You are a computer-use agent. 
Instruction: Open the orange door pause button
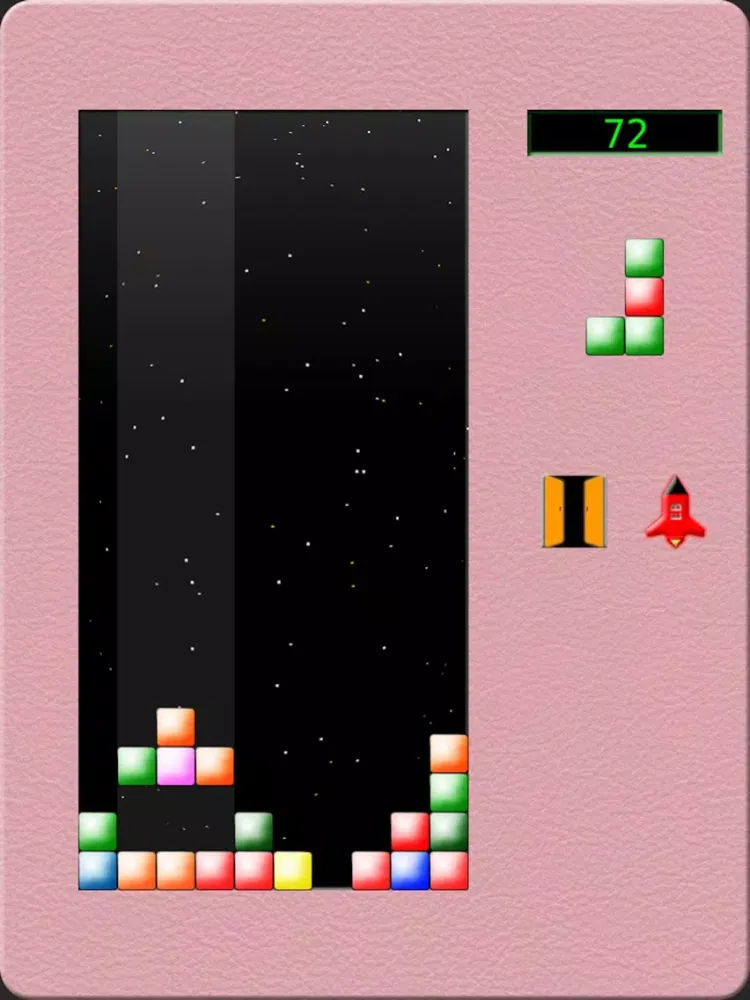pos(573,511)
